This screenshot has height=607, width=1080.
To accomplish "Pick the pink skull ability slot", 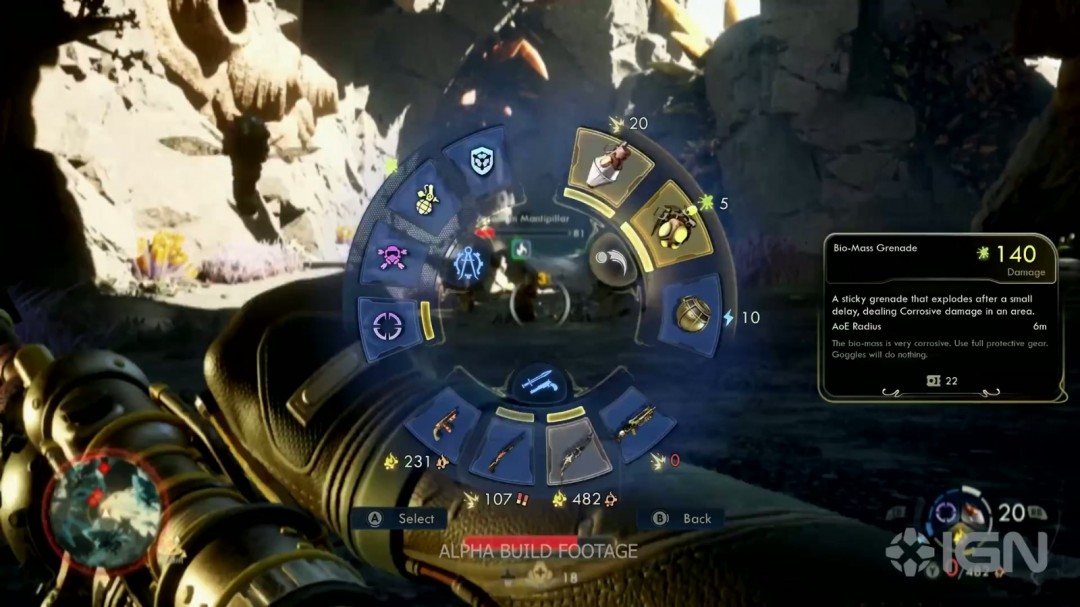I will tap(392, 257).
